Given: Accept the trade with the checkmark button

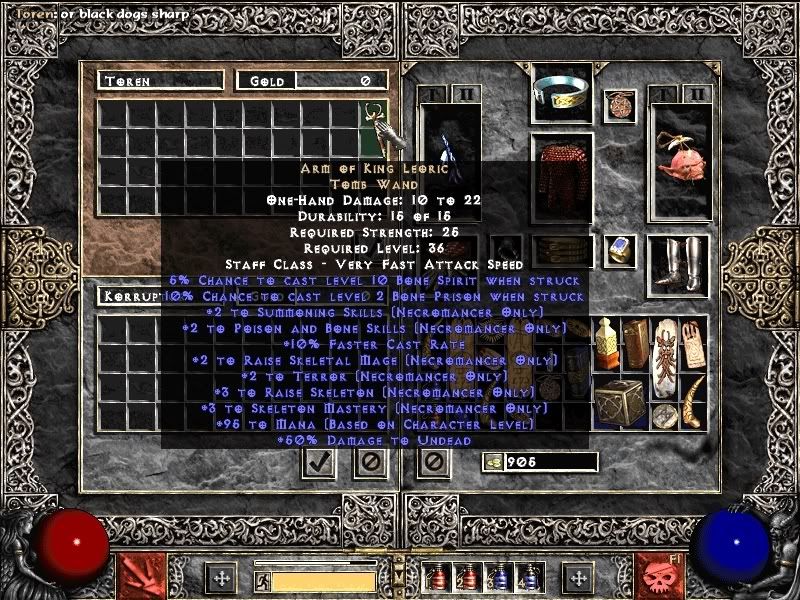Looking at the screenshot, I should (319, 462).
